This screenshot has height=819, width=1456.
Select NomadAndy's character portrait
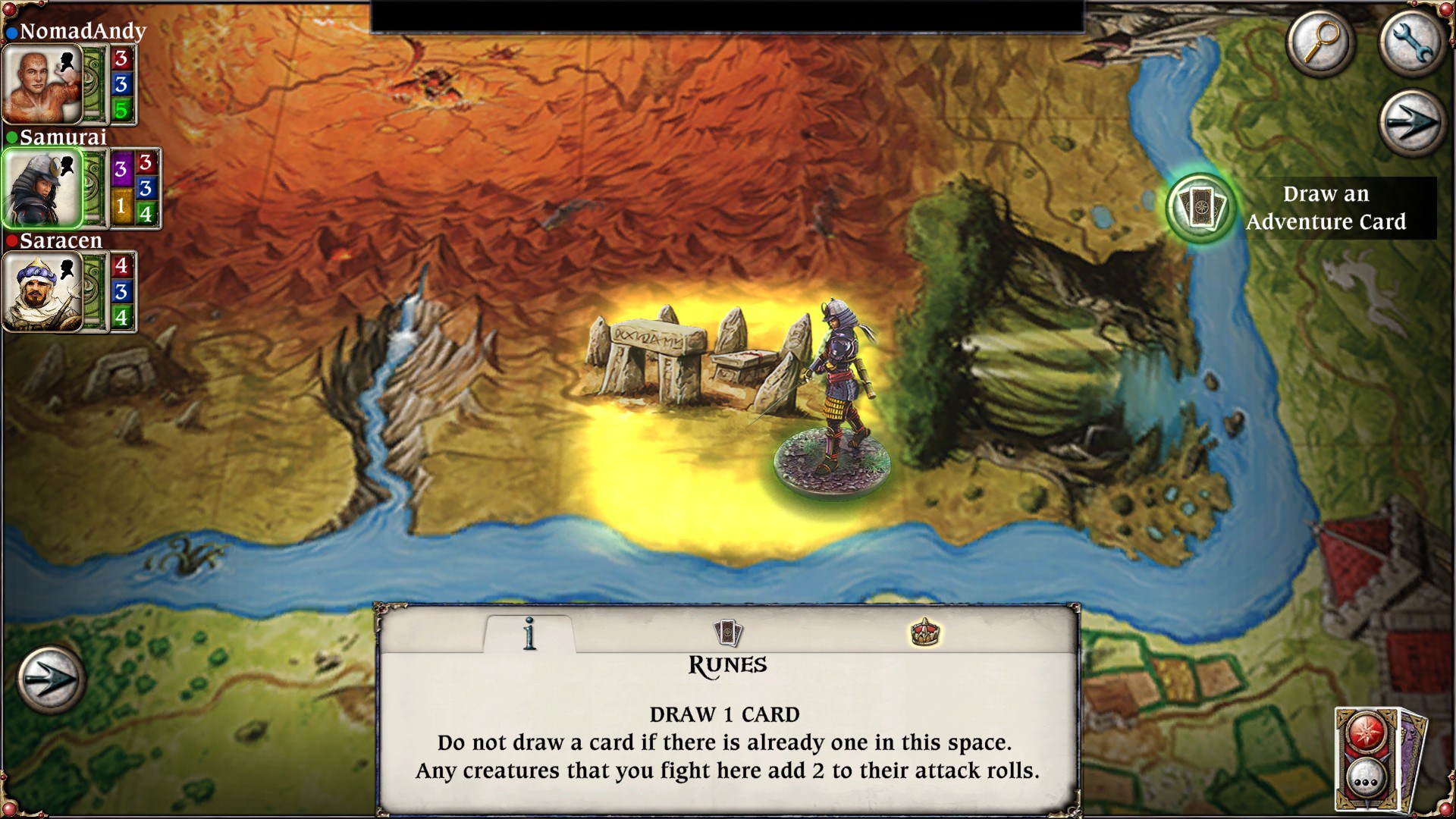pyautogui.click(x=42, y=83)
